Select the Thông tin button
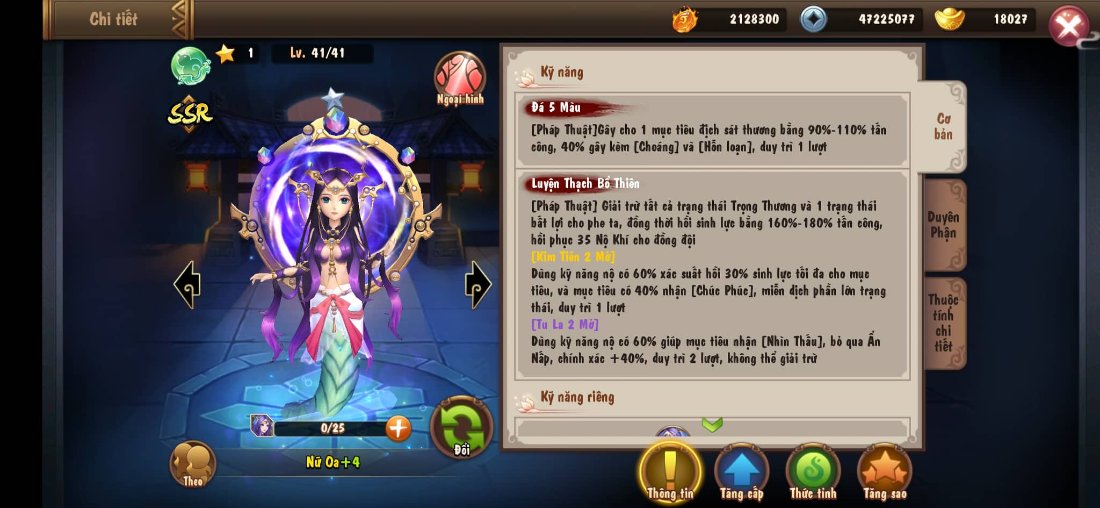The height and width of the screenshot is (508, 1100). click(670, 470)
